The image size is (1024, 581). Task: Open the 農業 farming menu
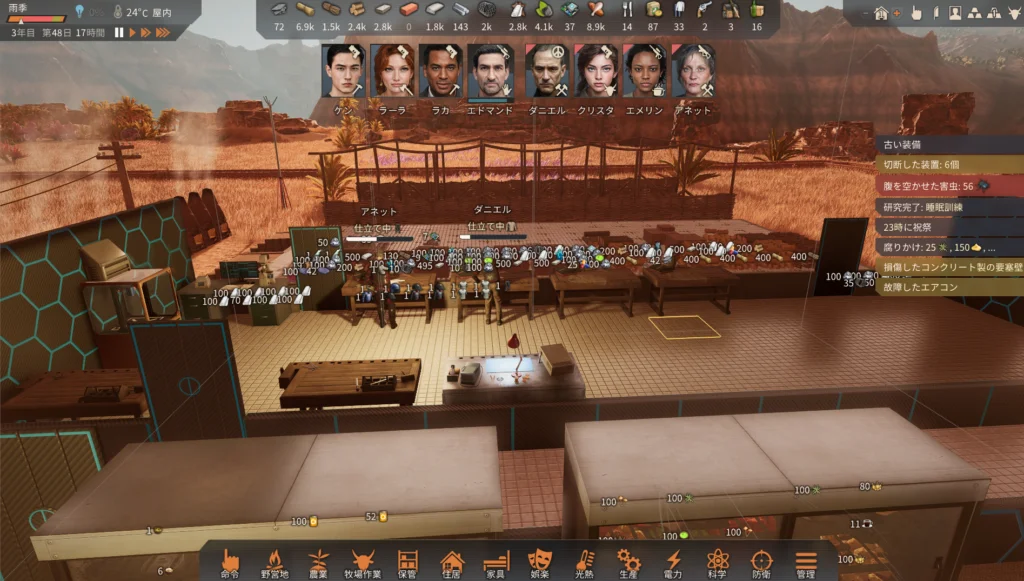pyautogui.click(x=318, y=562)
